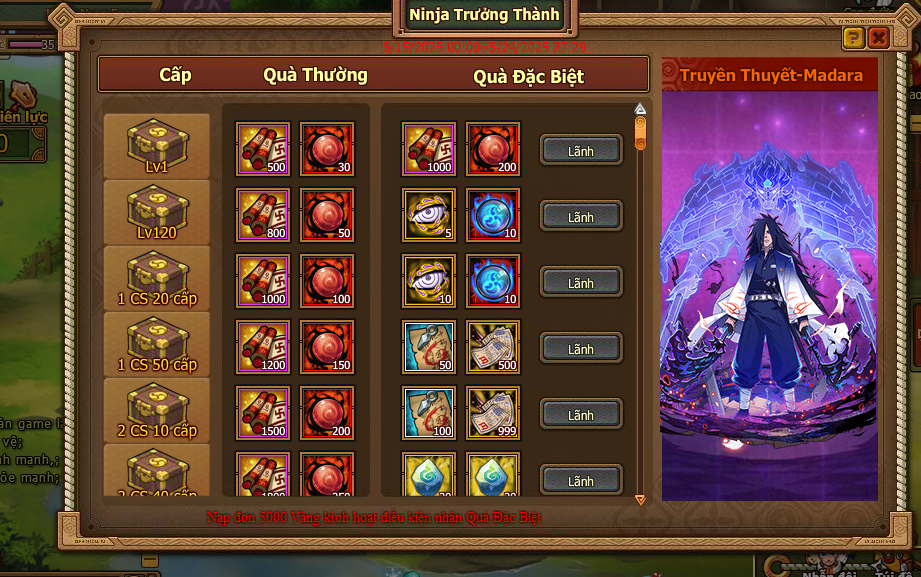This screenshot has width=921, height=577.
Task: Claim the 2 CS 10 cấp special reward
Action: [581, 415]
